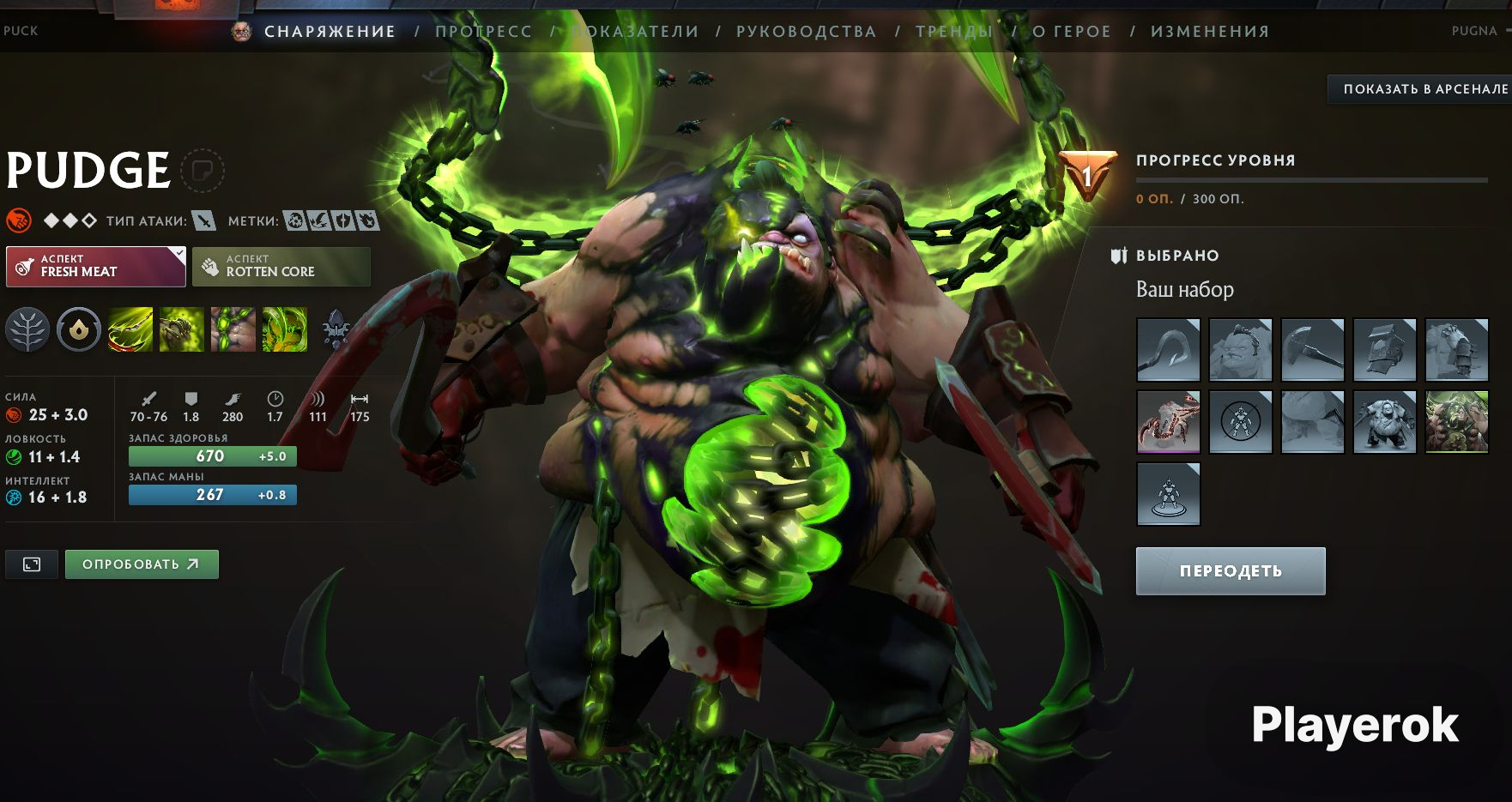Select the Meat Hook ability icon
Screen dimensions: 1512x802
click(130, 329)
